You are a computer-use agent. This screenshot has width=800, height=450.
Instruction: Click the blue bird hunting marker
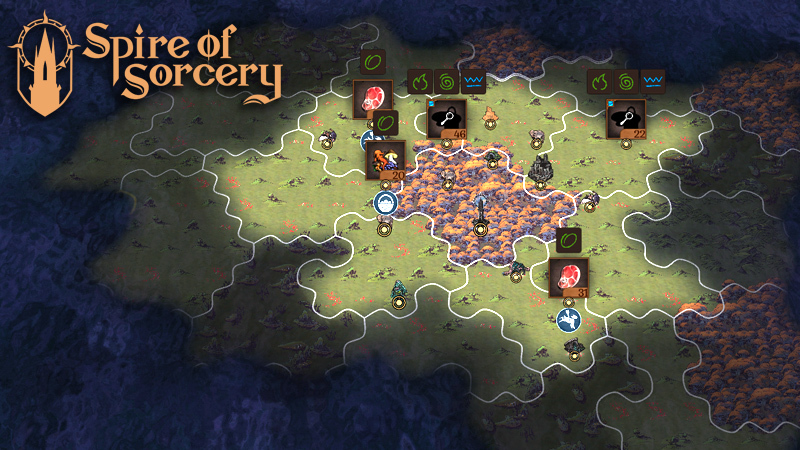[569, 320]
